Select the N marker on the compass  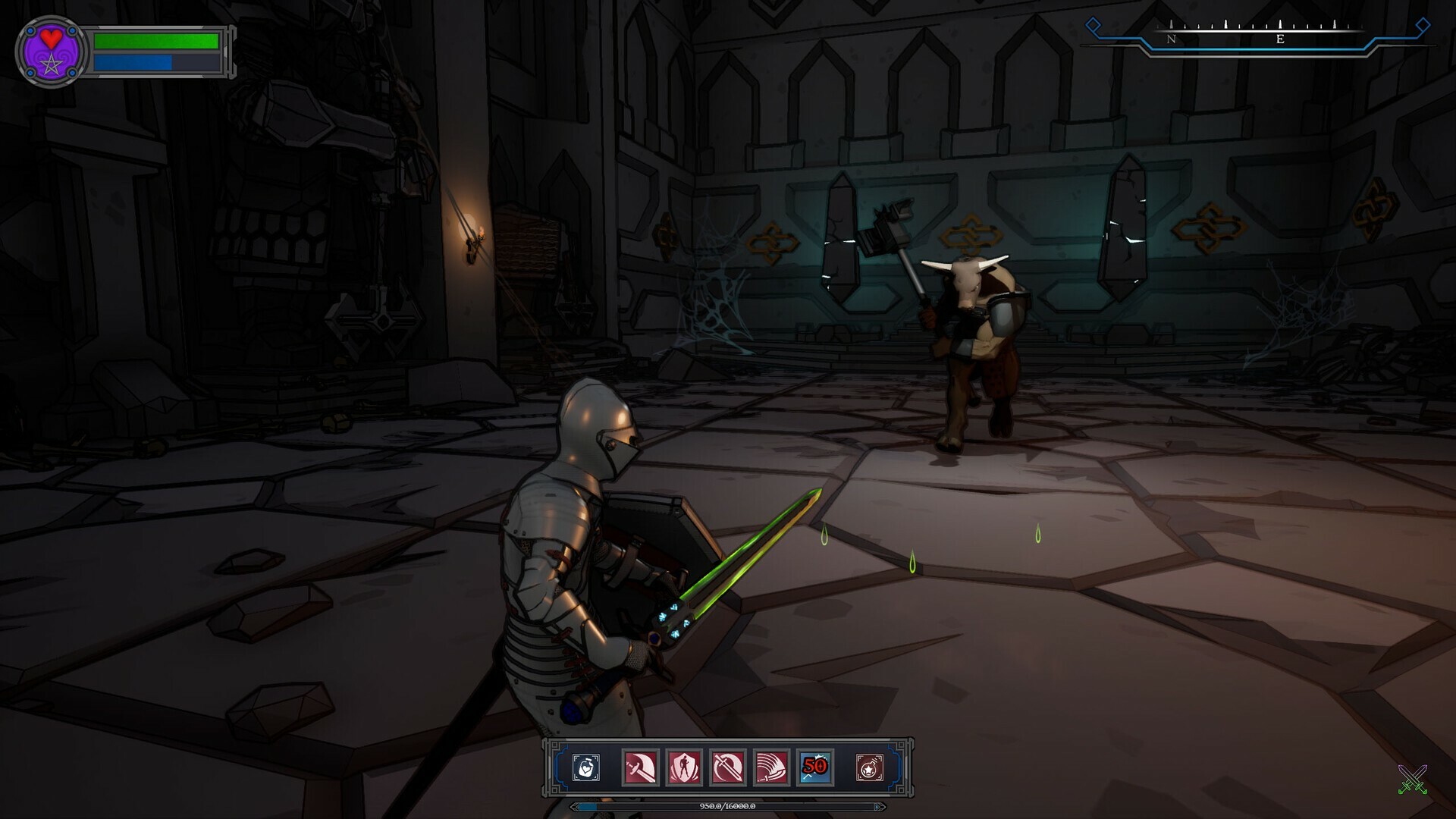1172,40
